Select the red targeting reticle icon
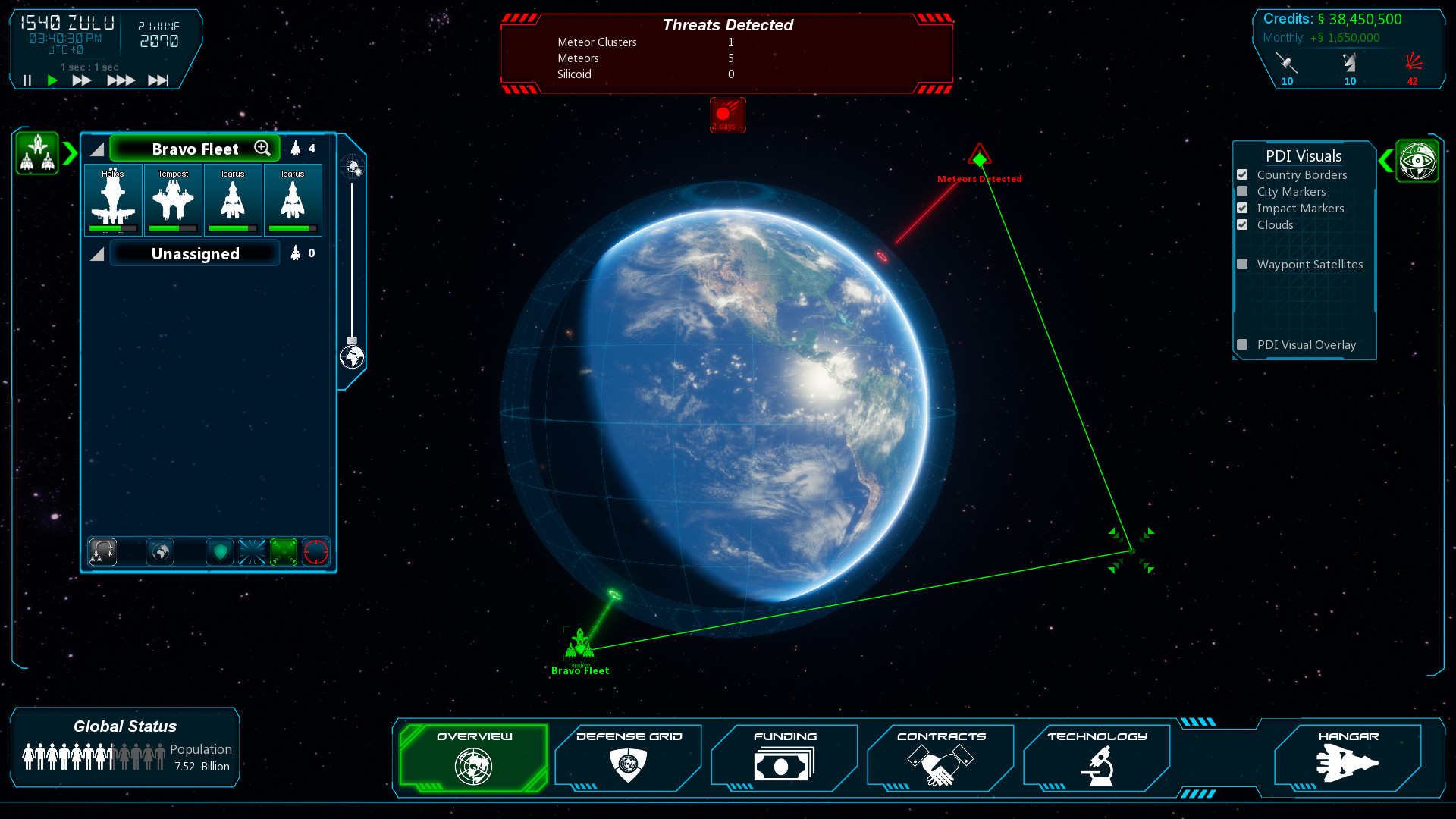Viewport: 1456px width, 819px height. tap(315, 551)
